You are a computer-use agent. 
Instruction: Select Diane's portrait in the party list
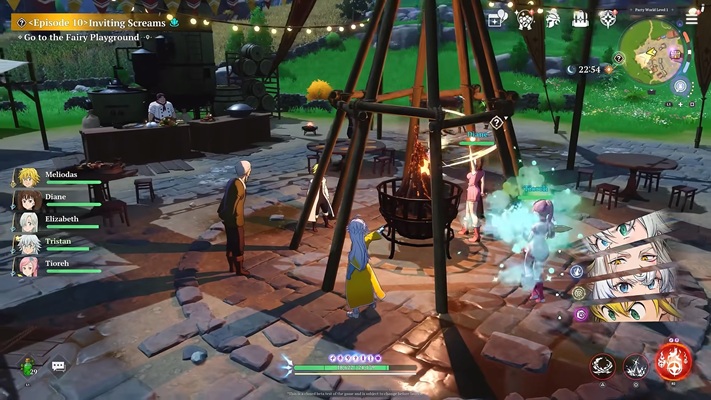point(28,200)
